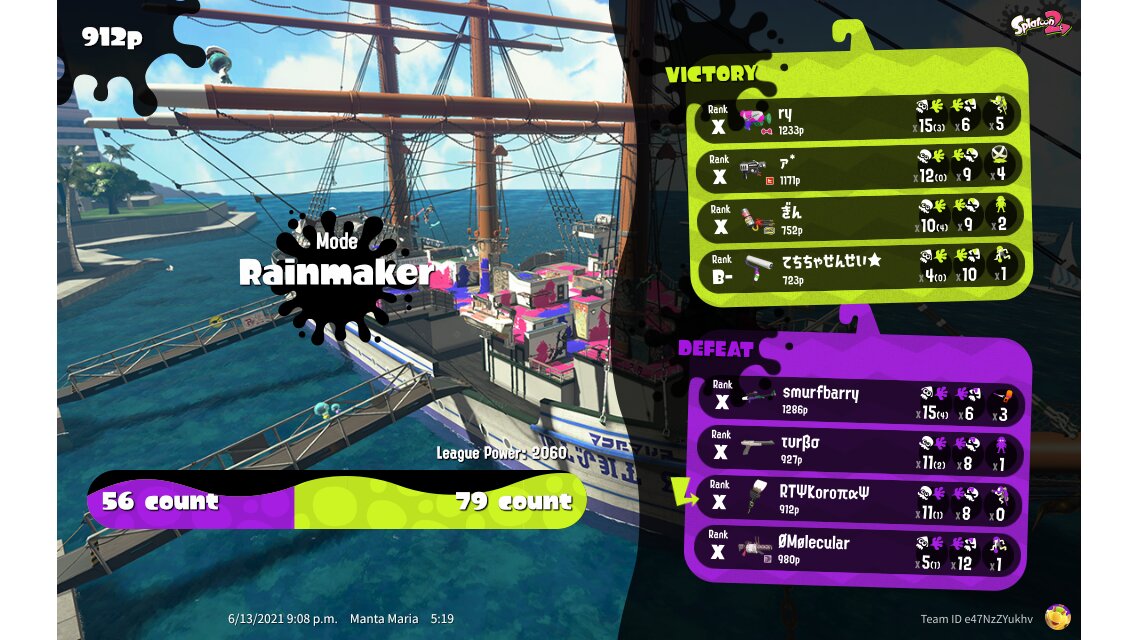Show ØMølecular's result row
This screenshot has width=1138, height=640.
858,549
